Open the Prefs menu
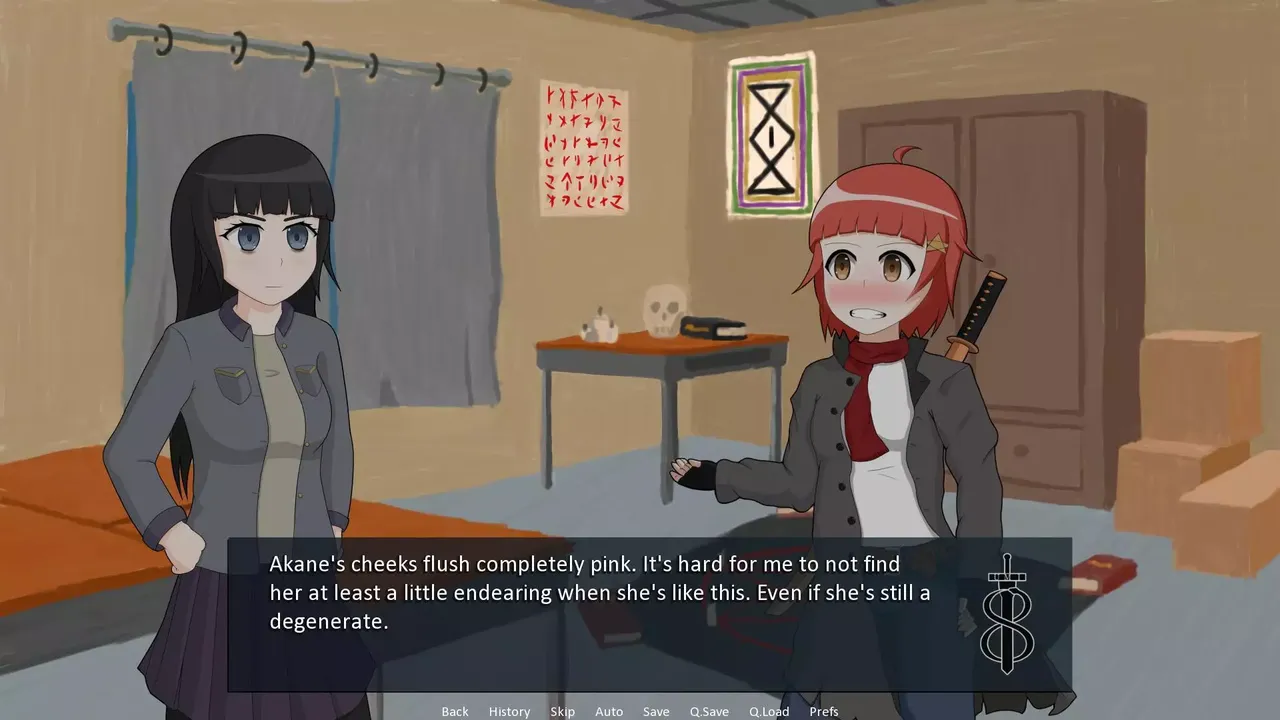Screen dimensions: 1280x720 click(x=824, y=711)
